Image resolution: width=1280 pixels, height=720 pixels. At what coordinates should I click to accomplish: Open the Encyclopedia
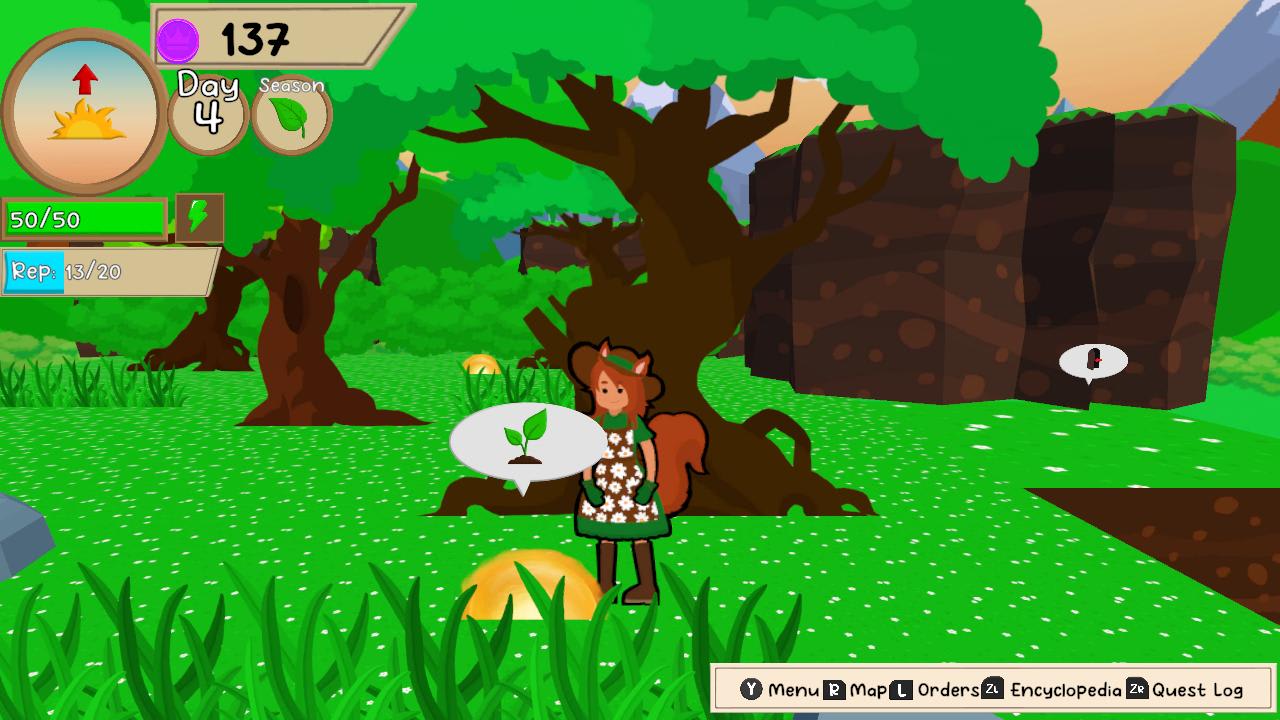pyautogui.click(x=1067, y=689)
